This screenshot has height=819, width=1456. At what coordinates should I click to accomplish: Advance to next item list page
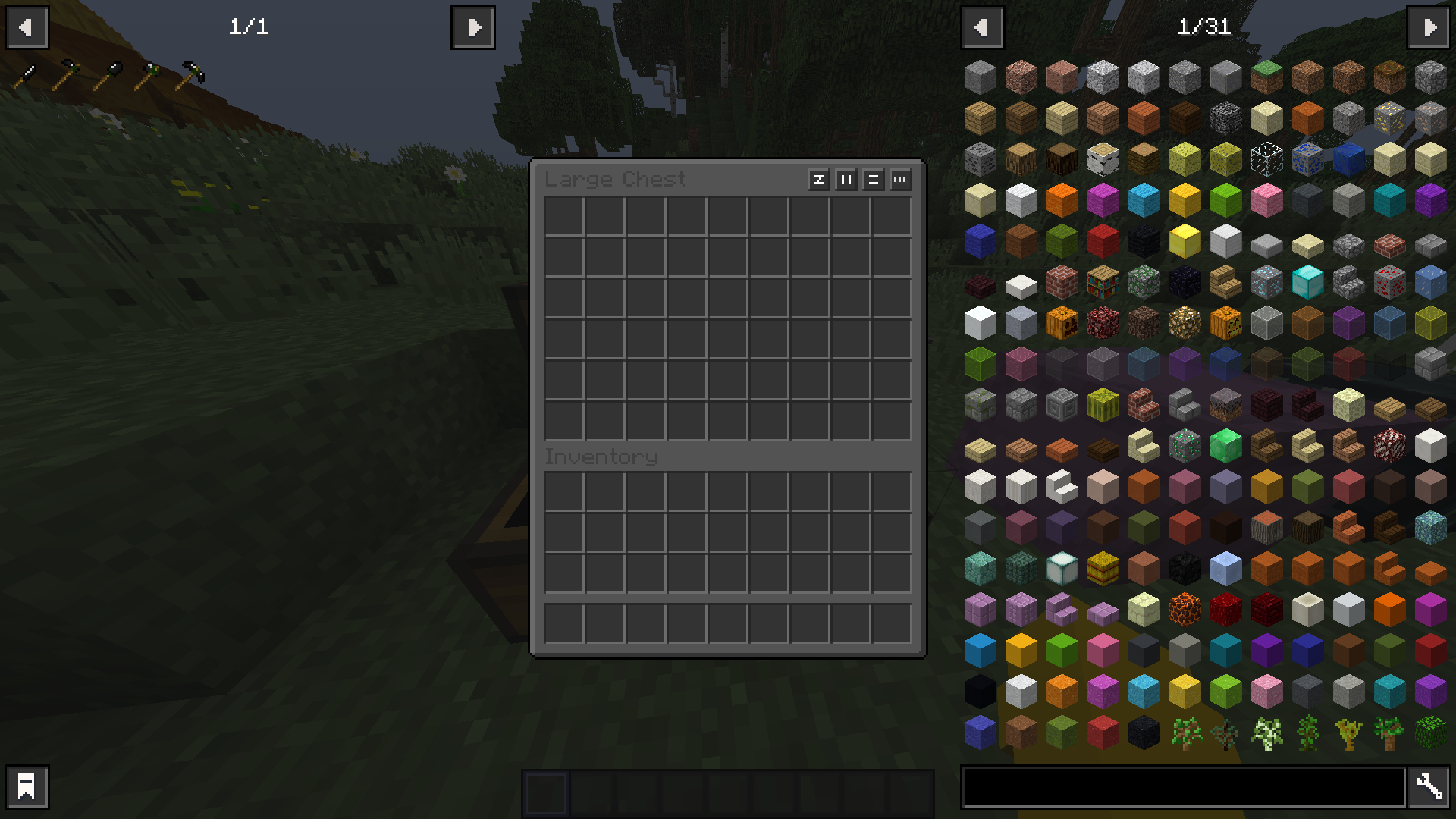1429,27
